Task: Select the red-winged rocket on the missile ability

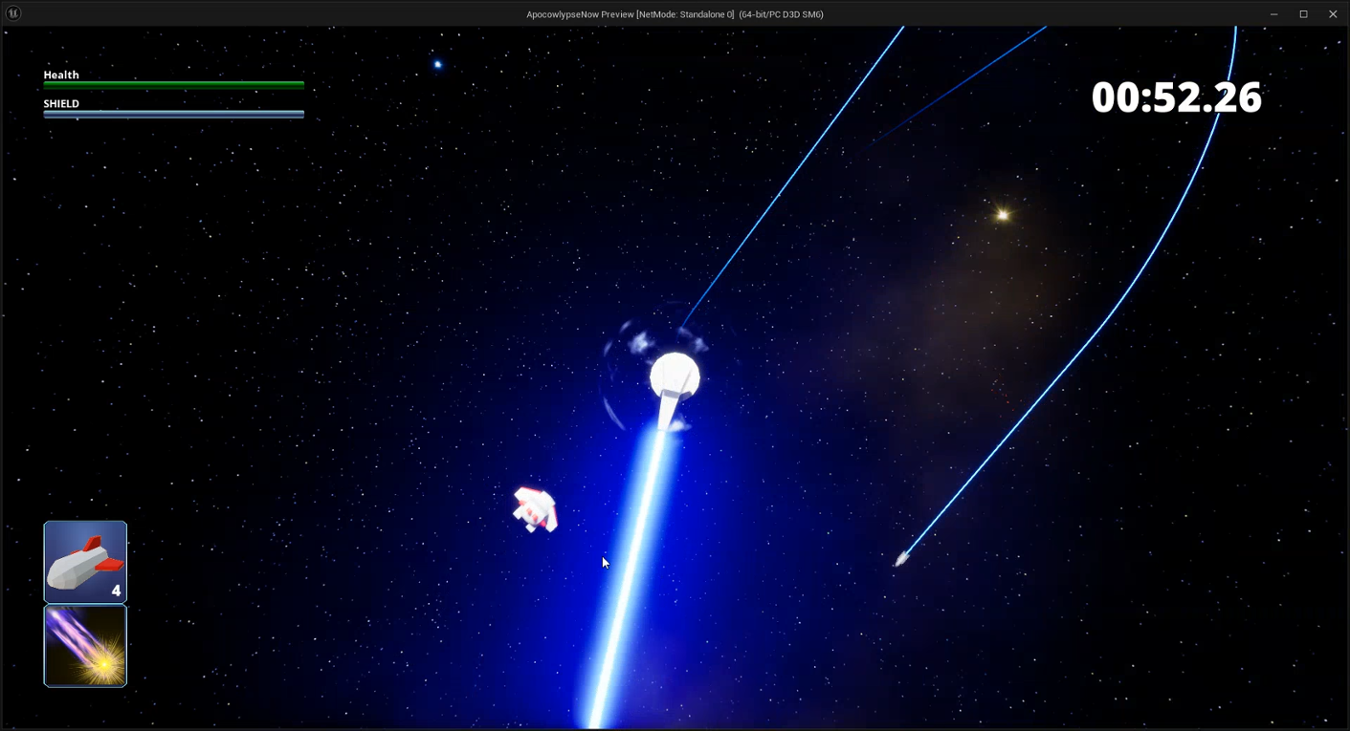Action: [x=85, y=558]
